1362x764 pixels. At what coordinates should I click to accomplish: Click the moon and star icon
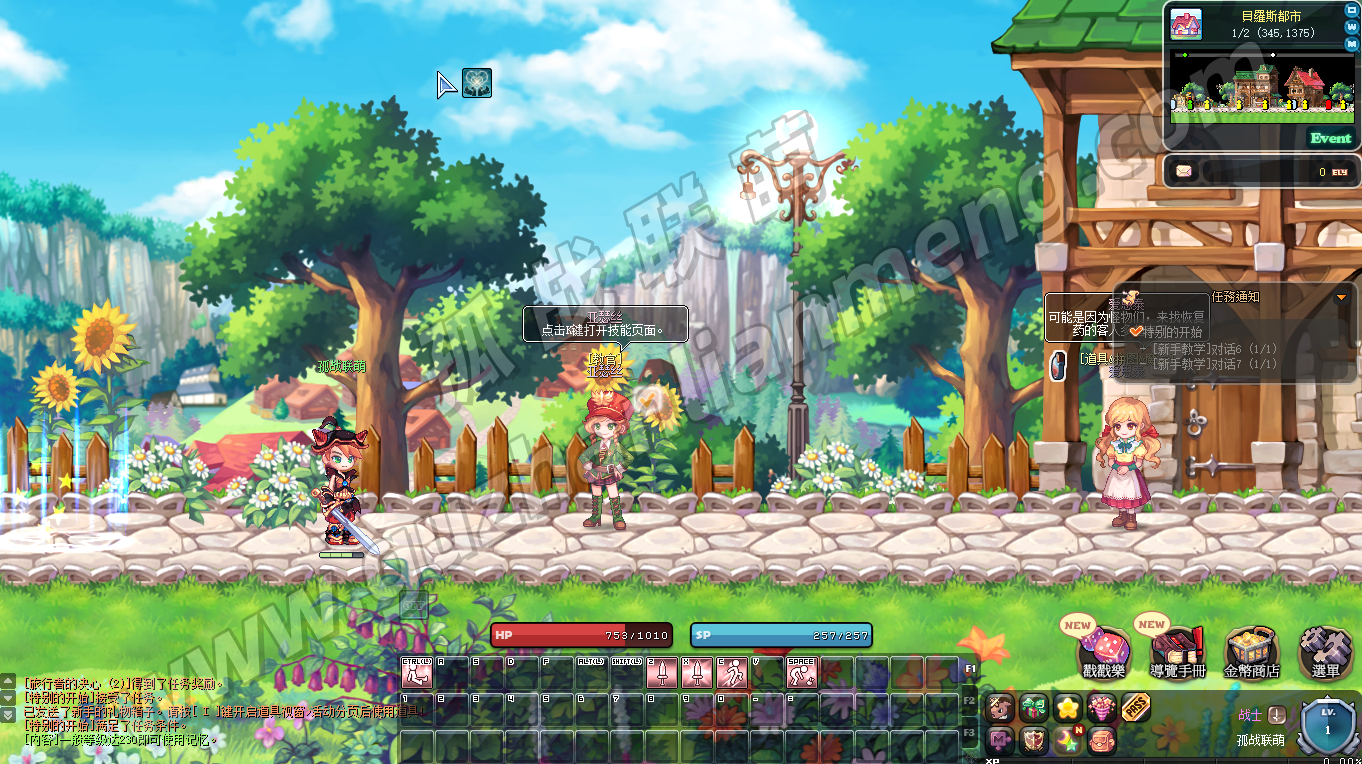point(1068,741)
